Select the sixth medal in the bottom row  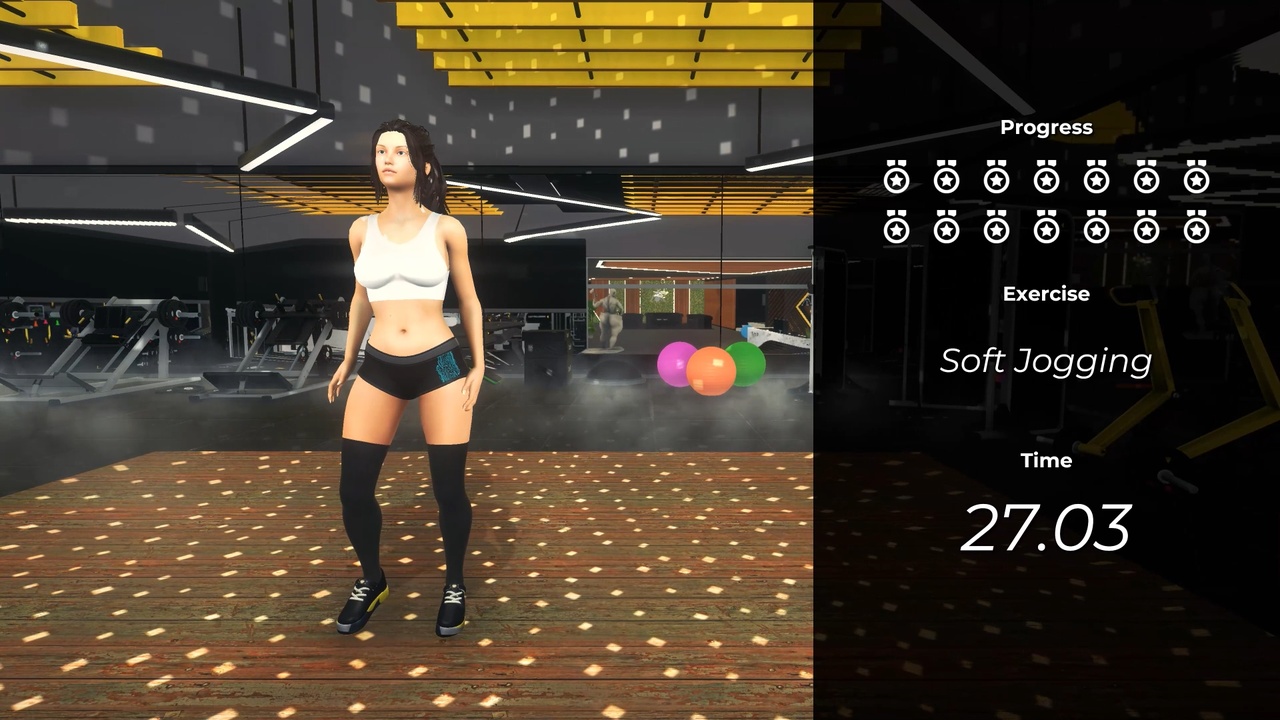[x=1146, y=229]
